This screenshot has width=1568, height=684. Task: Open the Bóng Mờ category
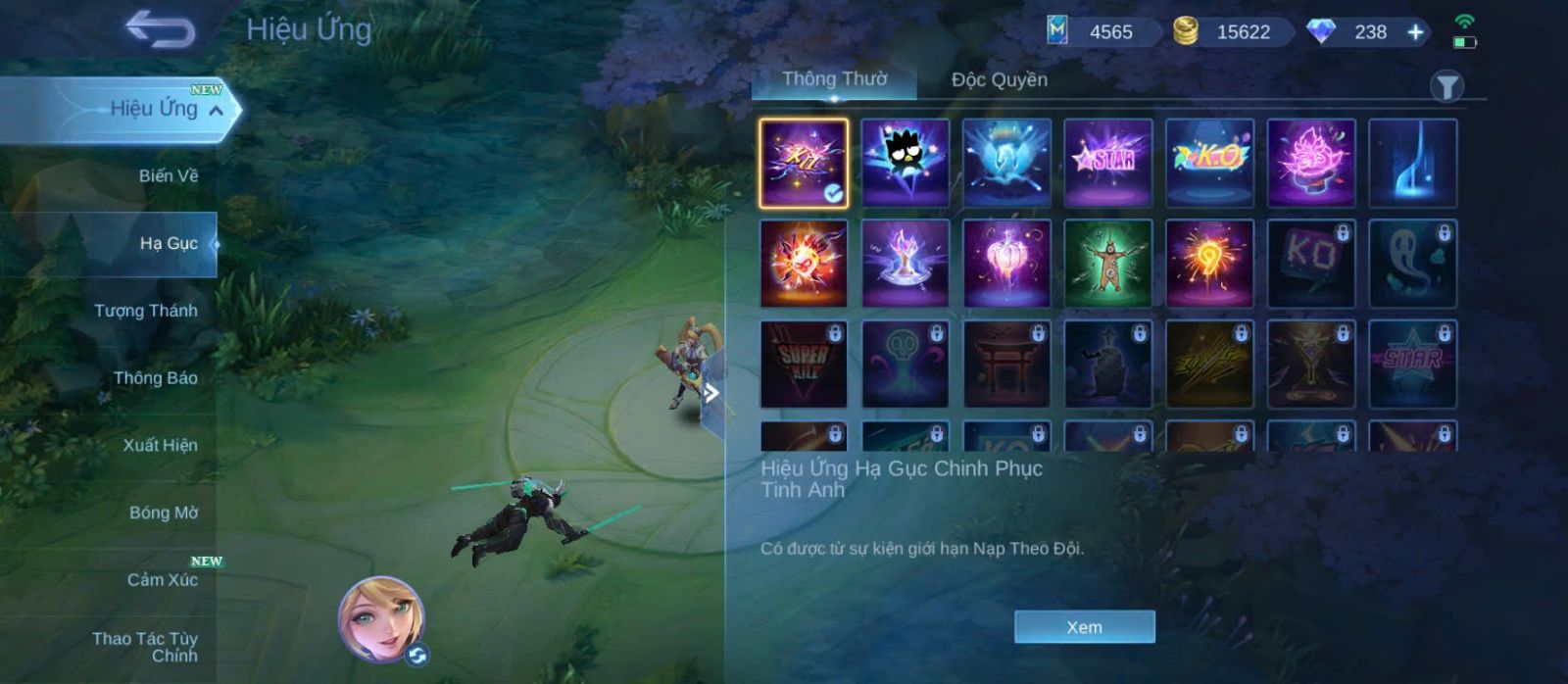[163, 513]
